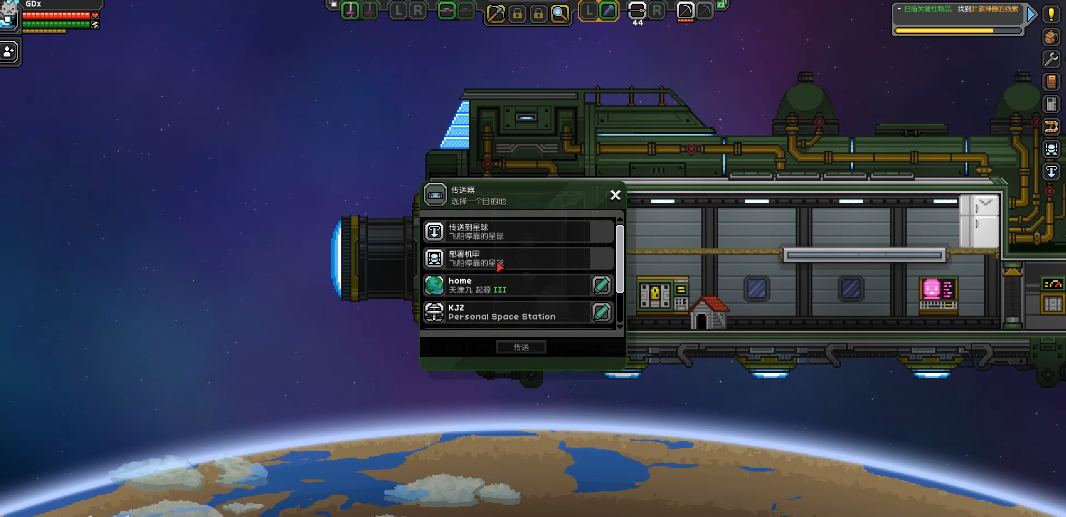Select the bow hotbar slot with 44
The image size is (1066, 517).
coord(637,11)
